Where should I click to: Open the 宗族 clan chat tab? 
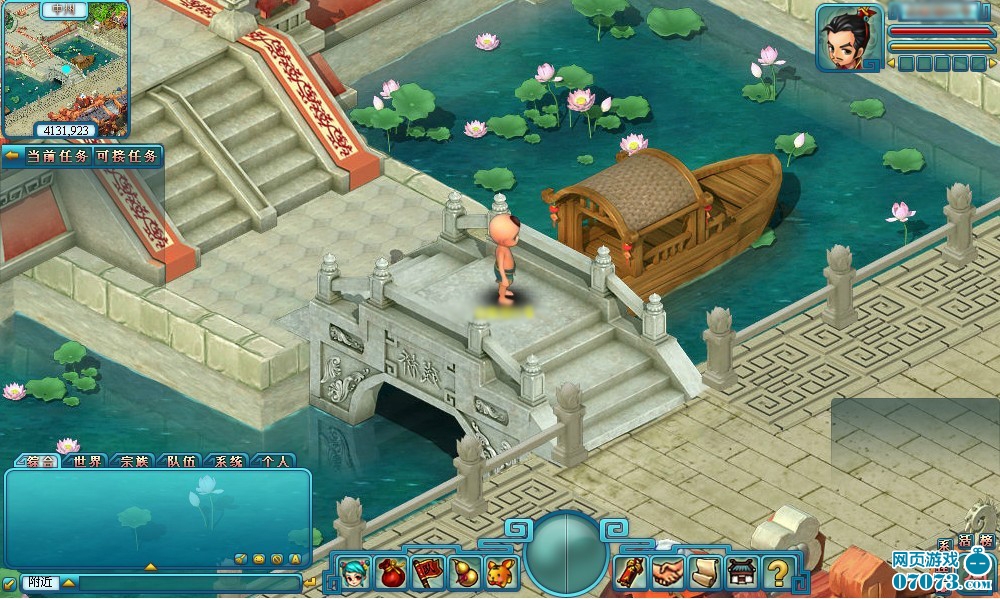[134, 461]
